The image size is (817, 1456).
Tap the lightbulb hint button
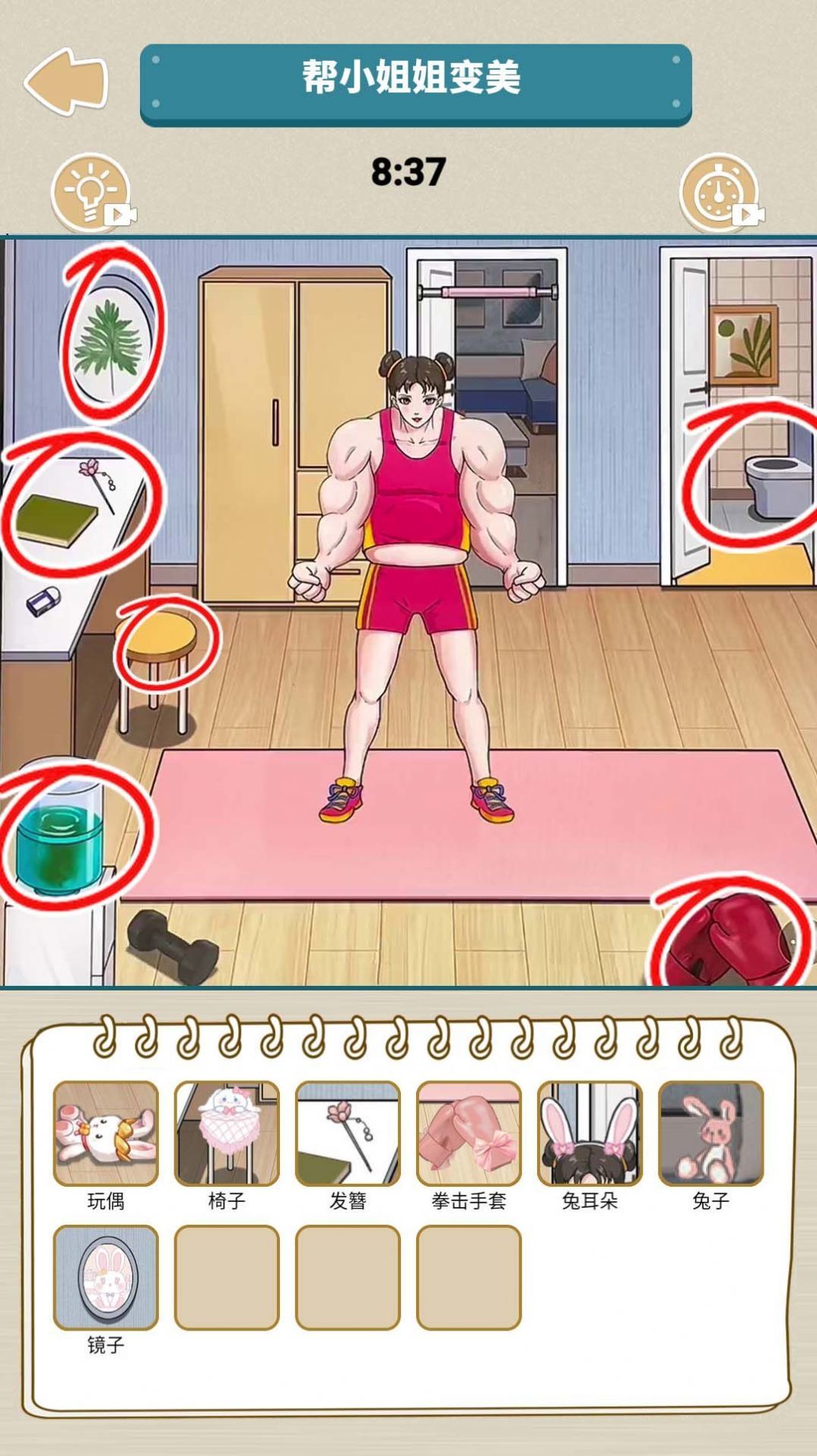click(91, 193)
